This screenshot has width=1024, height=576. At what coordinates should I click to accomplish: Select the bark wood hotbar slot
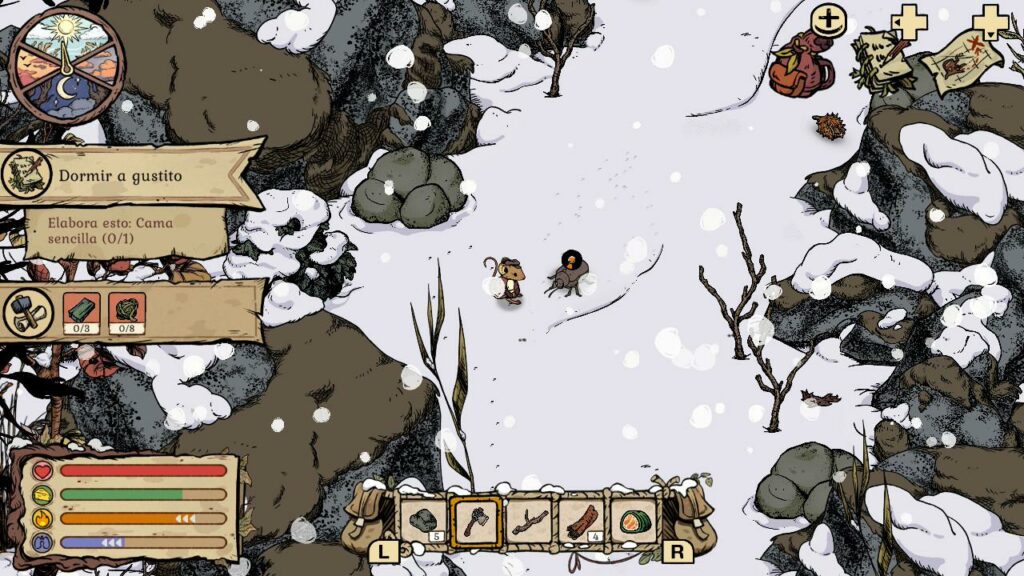point(582,521)
